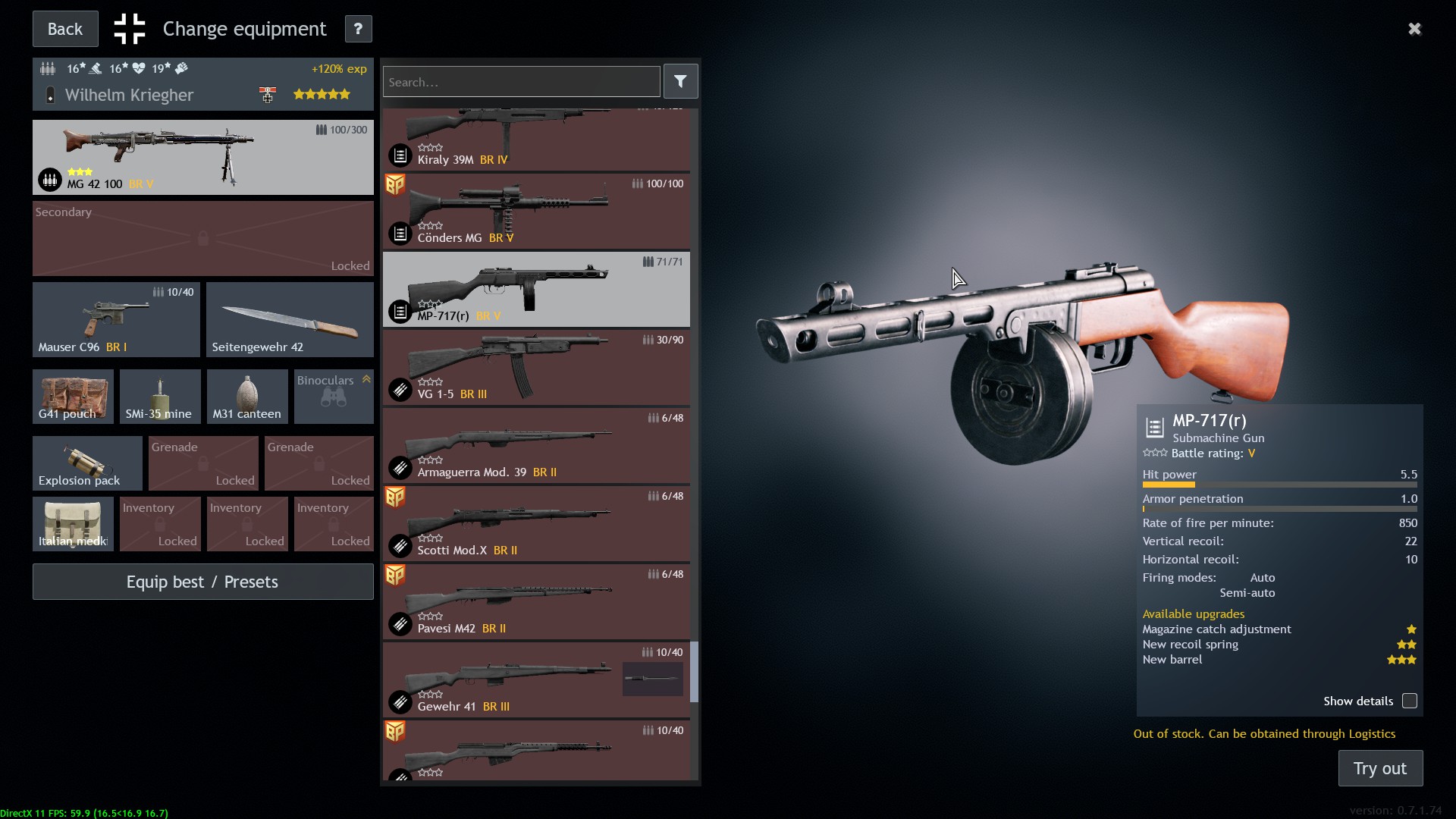
Task: Select the VG 1-5 weapon row
Action: (x=536, y=368)
